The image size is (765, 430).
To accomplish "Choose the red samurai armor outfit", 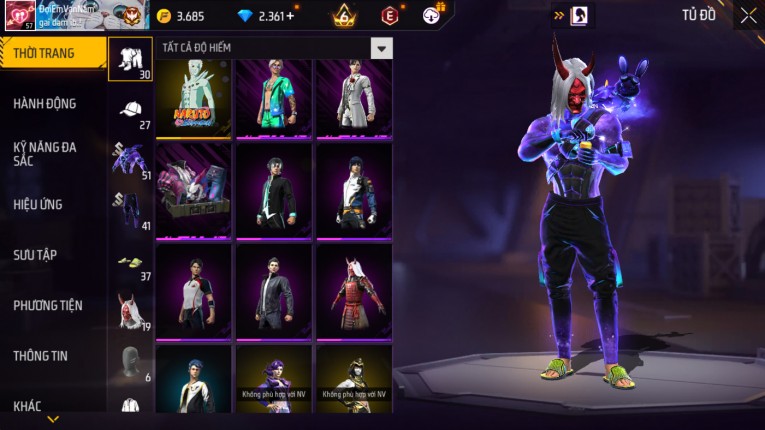I will [354, 291].
